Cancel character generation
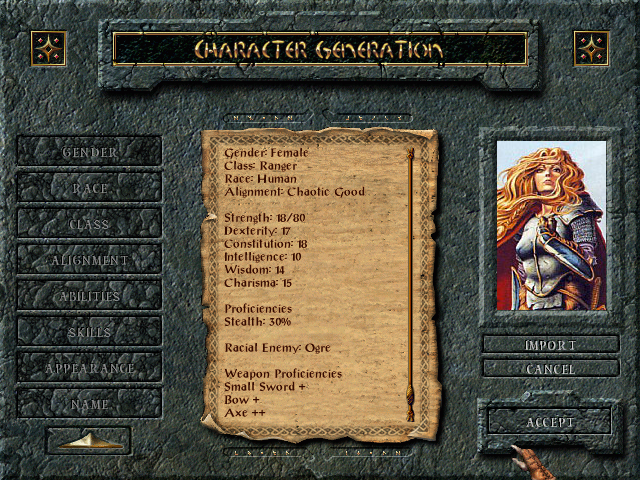 pos(550,369)
